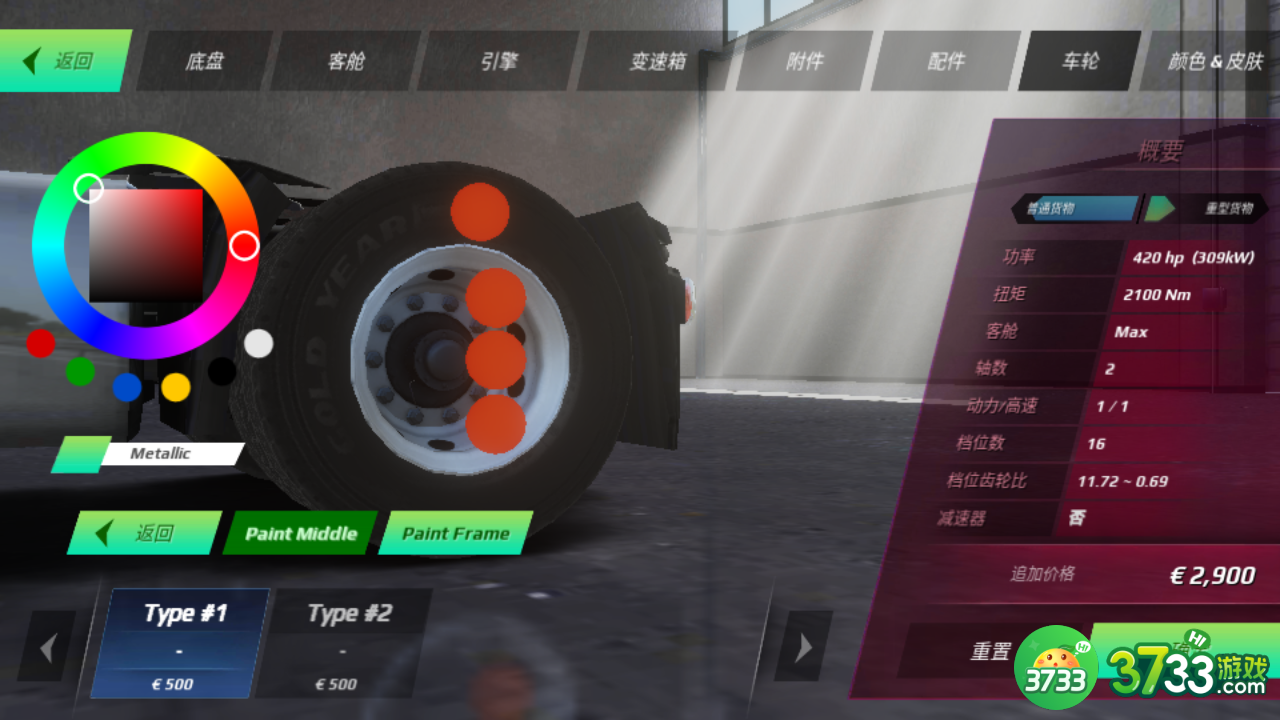This screenshot has height=720, width=1280.
Task: Select the blue preset color swatch
Action: coord(127,387)
